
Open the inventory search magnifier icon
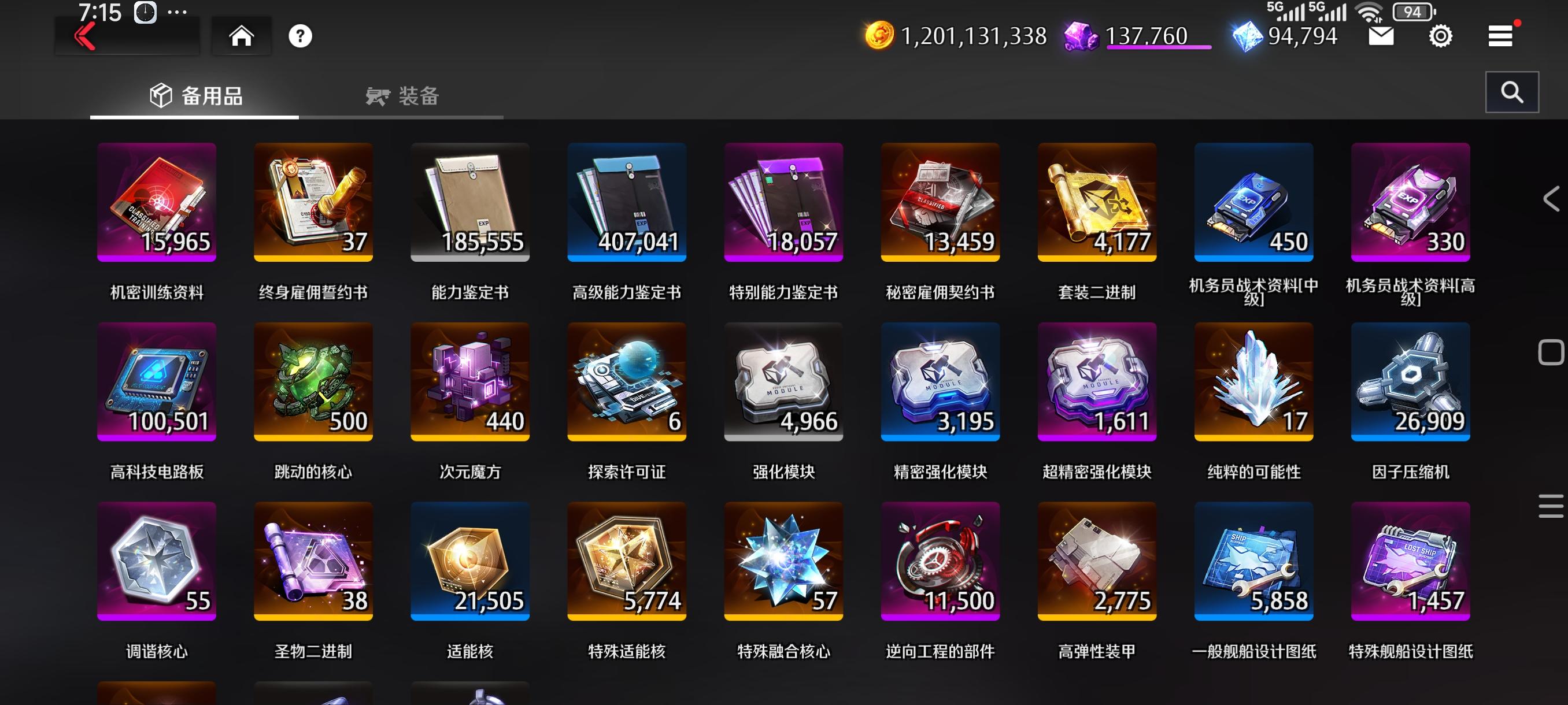click(1512, 92)
